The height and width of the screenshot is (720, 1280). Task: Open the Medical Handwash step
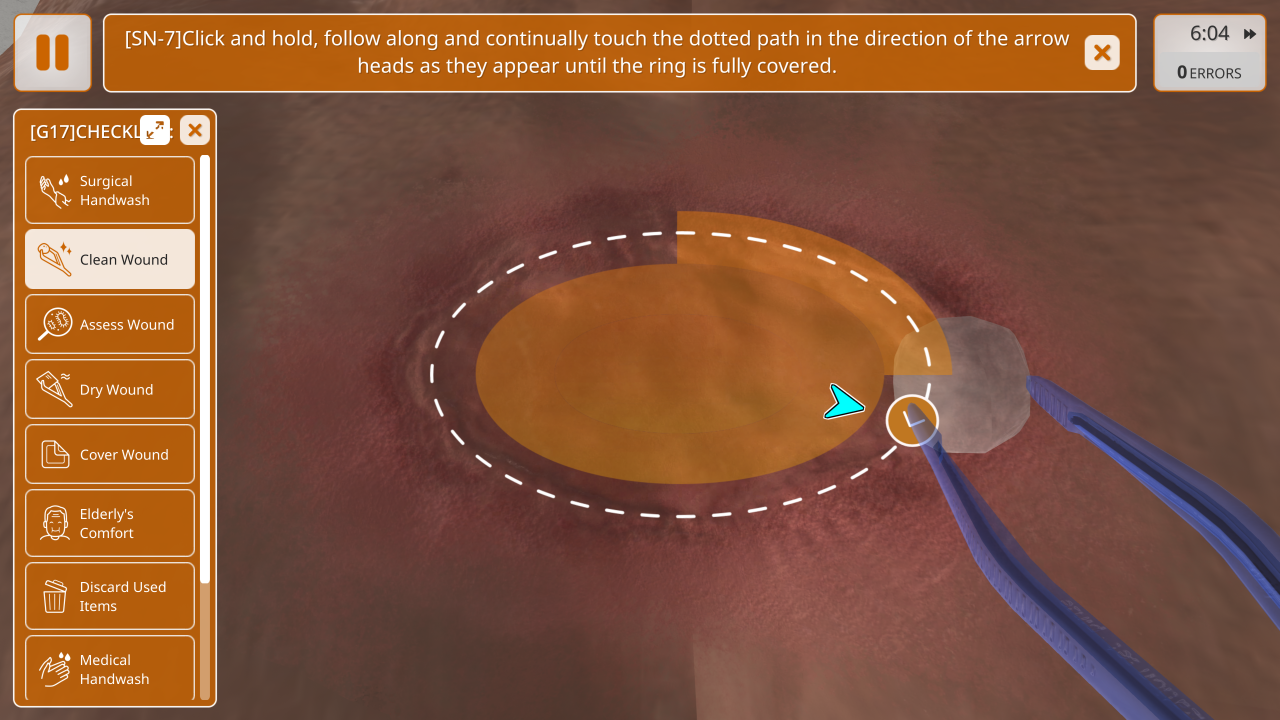coord(110,668)
